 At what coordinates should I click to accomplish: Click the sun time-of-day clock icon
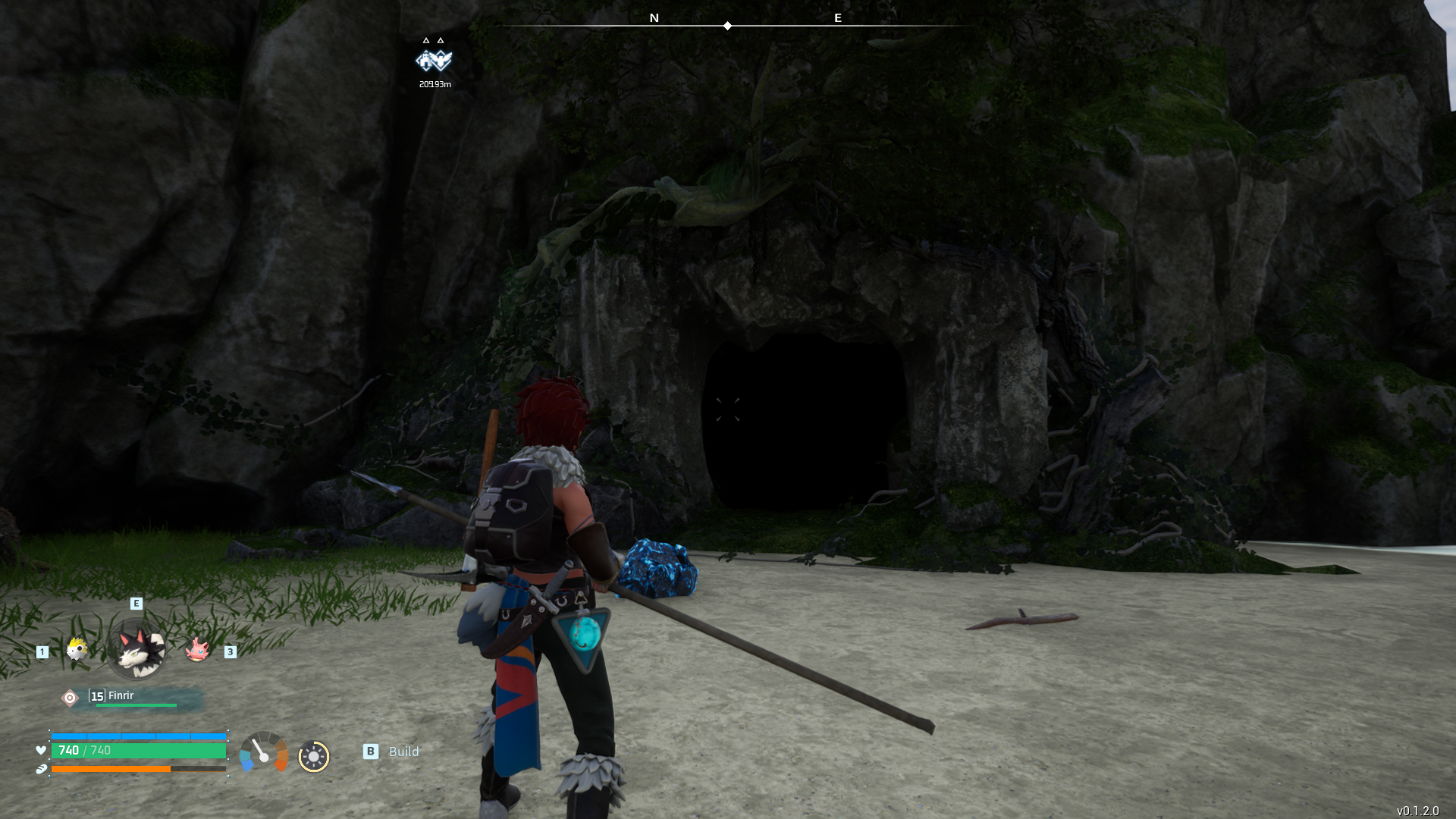(x=313, y=756)
